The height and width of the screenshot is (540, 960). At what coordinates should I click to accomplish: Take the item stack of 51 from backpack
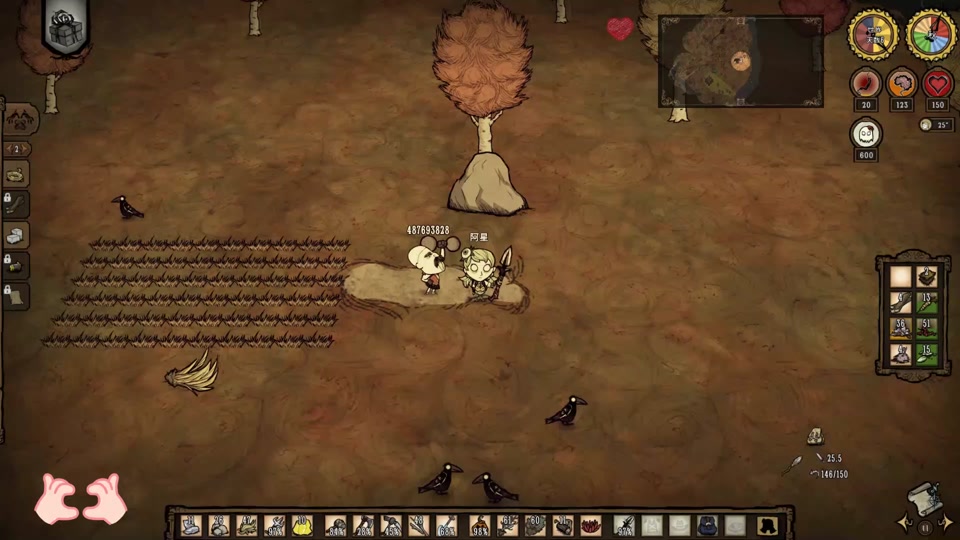click(x=928, y=327)
